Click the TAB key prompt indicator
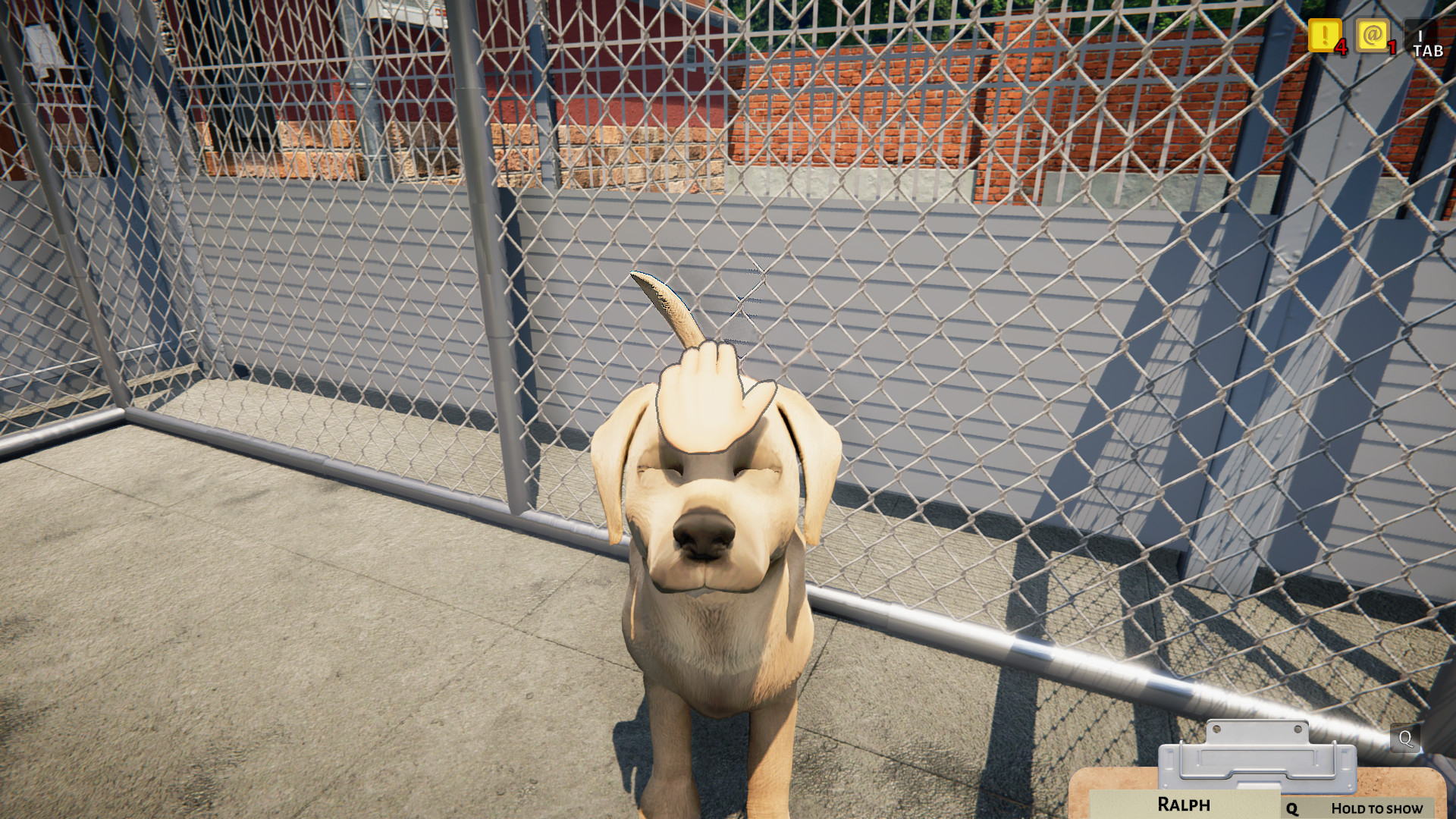The height and width of the screenshot is (819, 1456). (x=1426, y=44)
